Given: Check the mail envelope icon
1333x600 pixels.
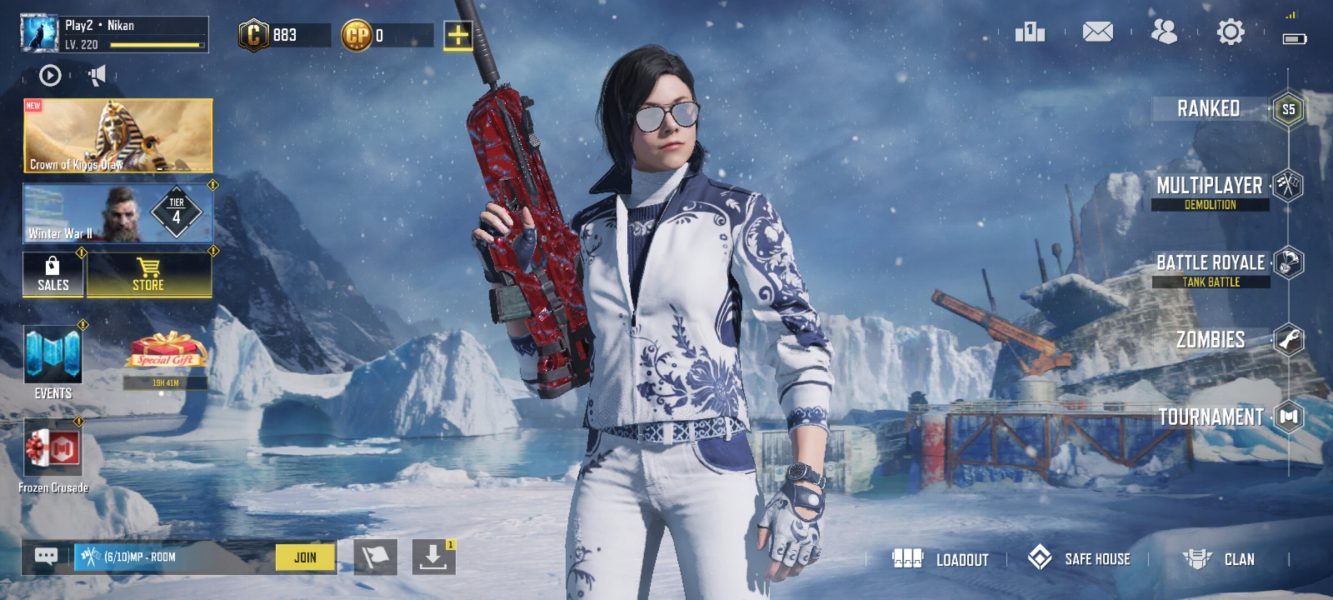Looking at the screenshot, I should point(1097,32).
